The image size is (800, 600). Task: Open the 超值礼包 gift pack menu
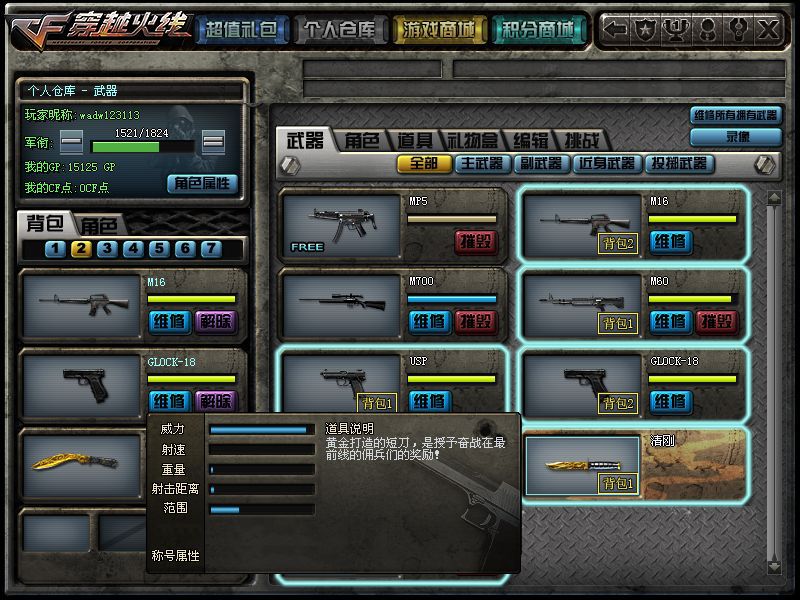240,30
